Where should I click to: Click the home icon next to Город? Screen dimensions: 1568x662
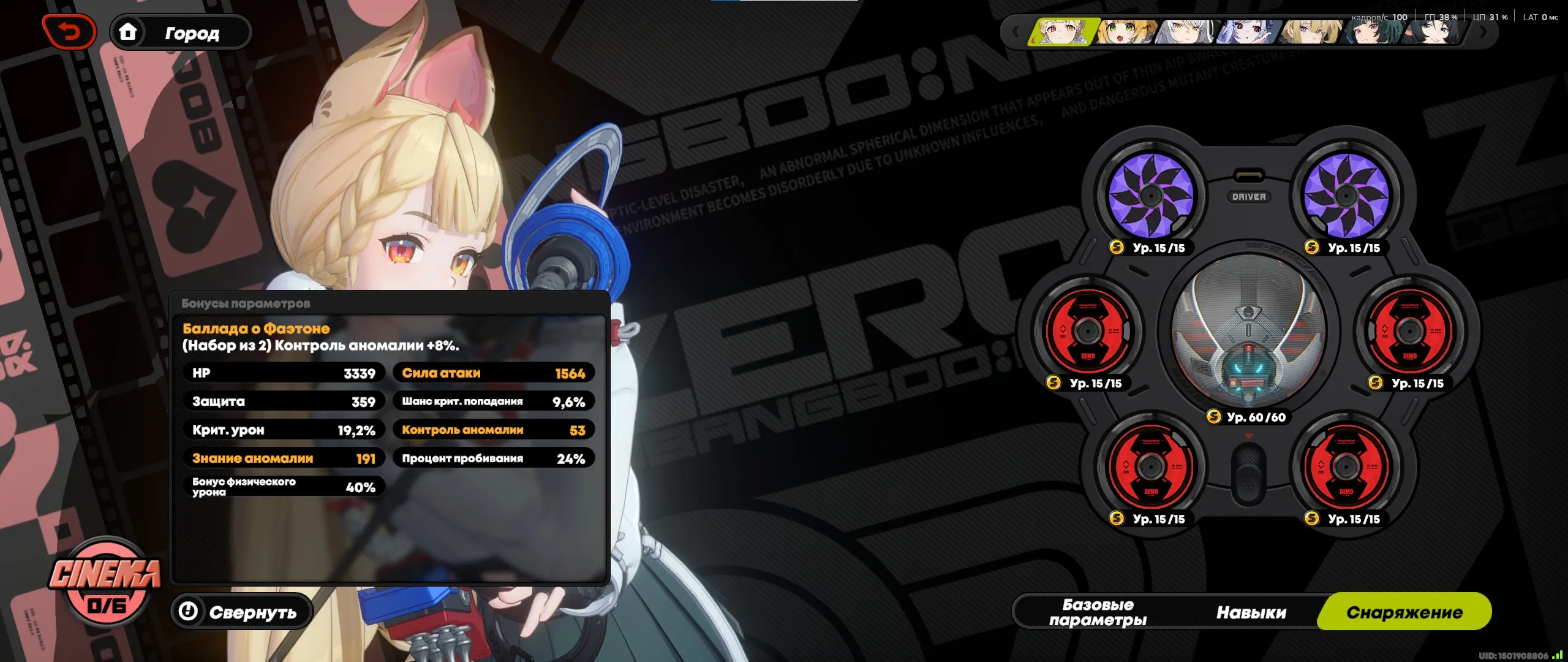129,32
